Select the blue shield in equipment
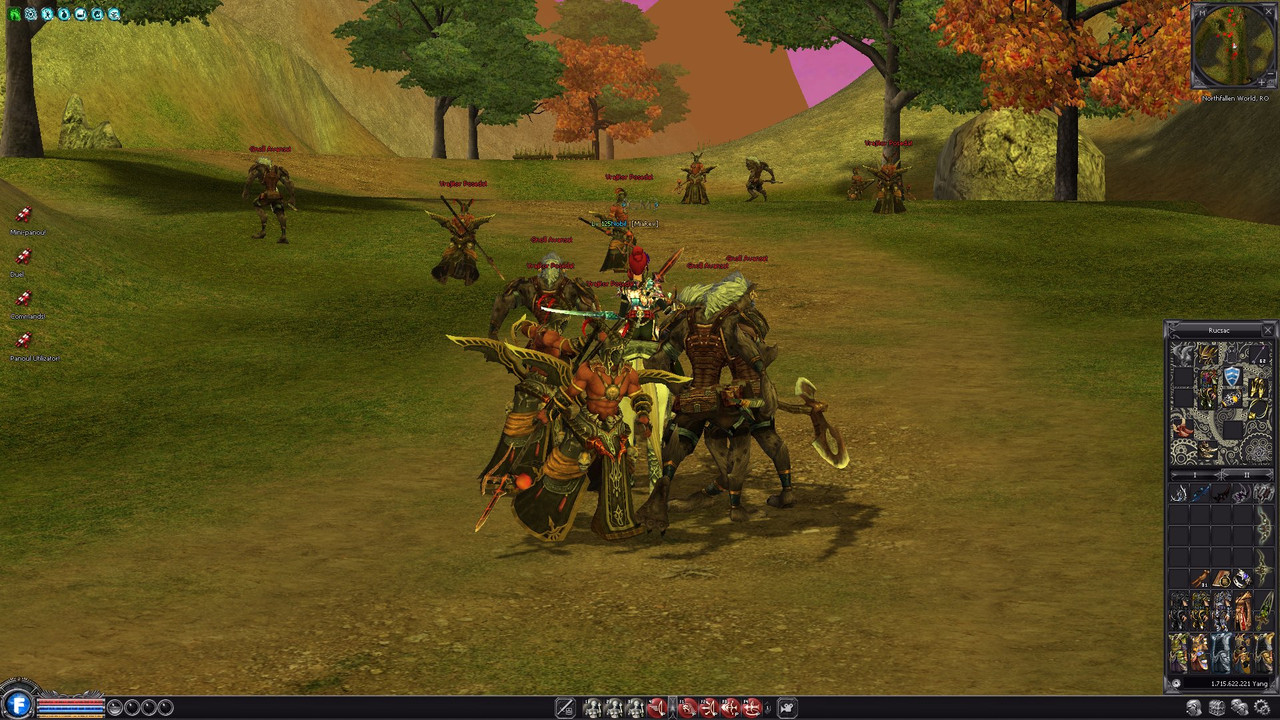This screenshot has height=720, width=1280. pos(1232,376)
